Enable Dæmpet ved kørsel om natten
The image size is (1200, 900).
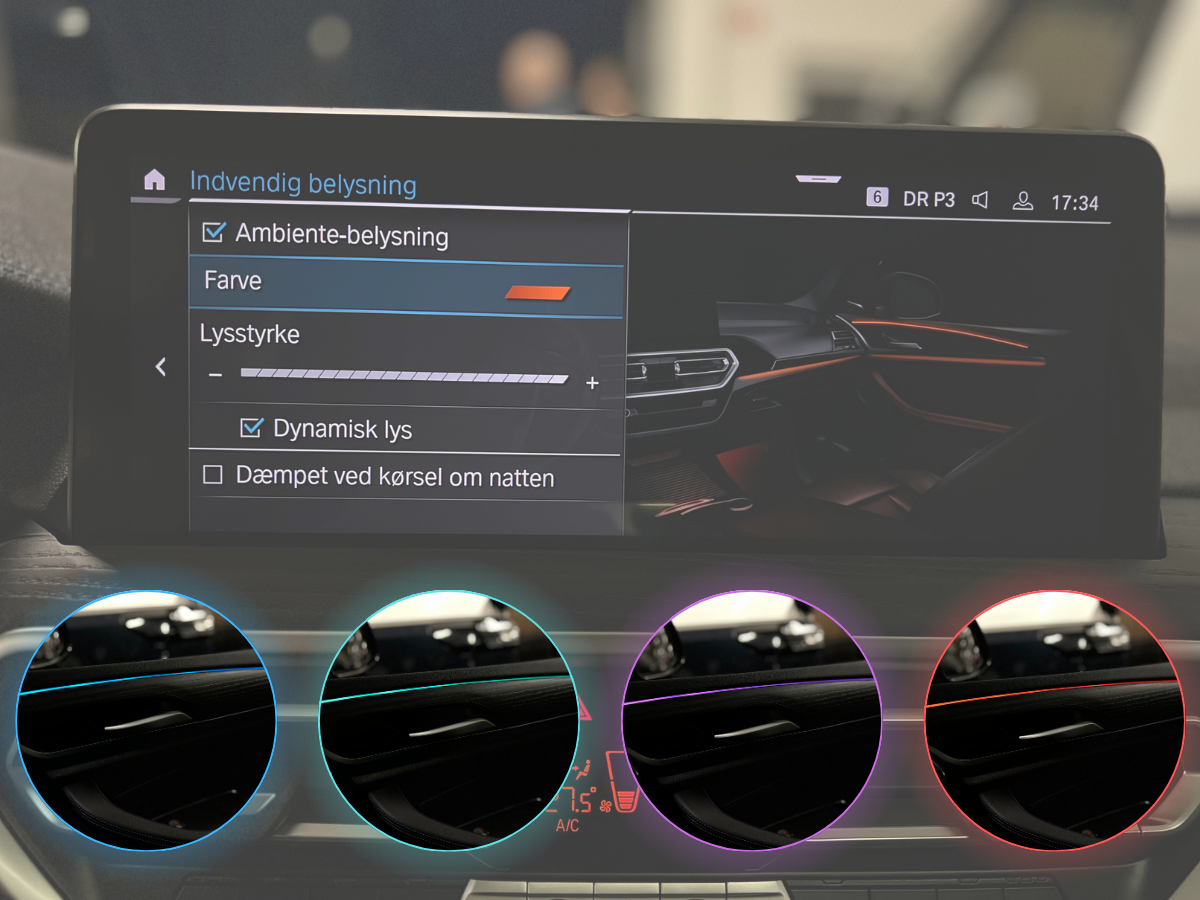pyautogui.click(x=213, y=475)
